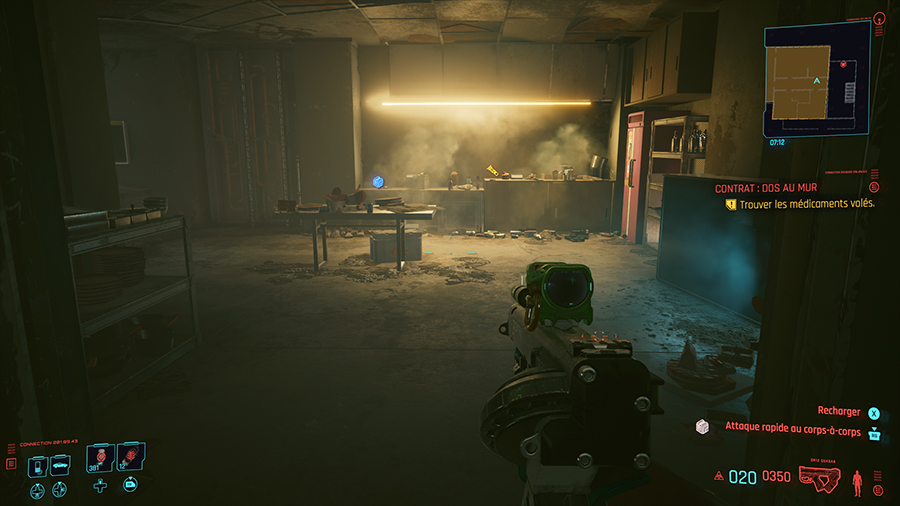The height and width of the screenshot is (506, 900).
Task: Click the red body silhouette status icon
Action: click(856, 482)
